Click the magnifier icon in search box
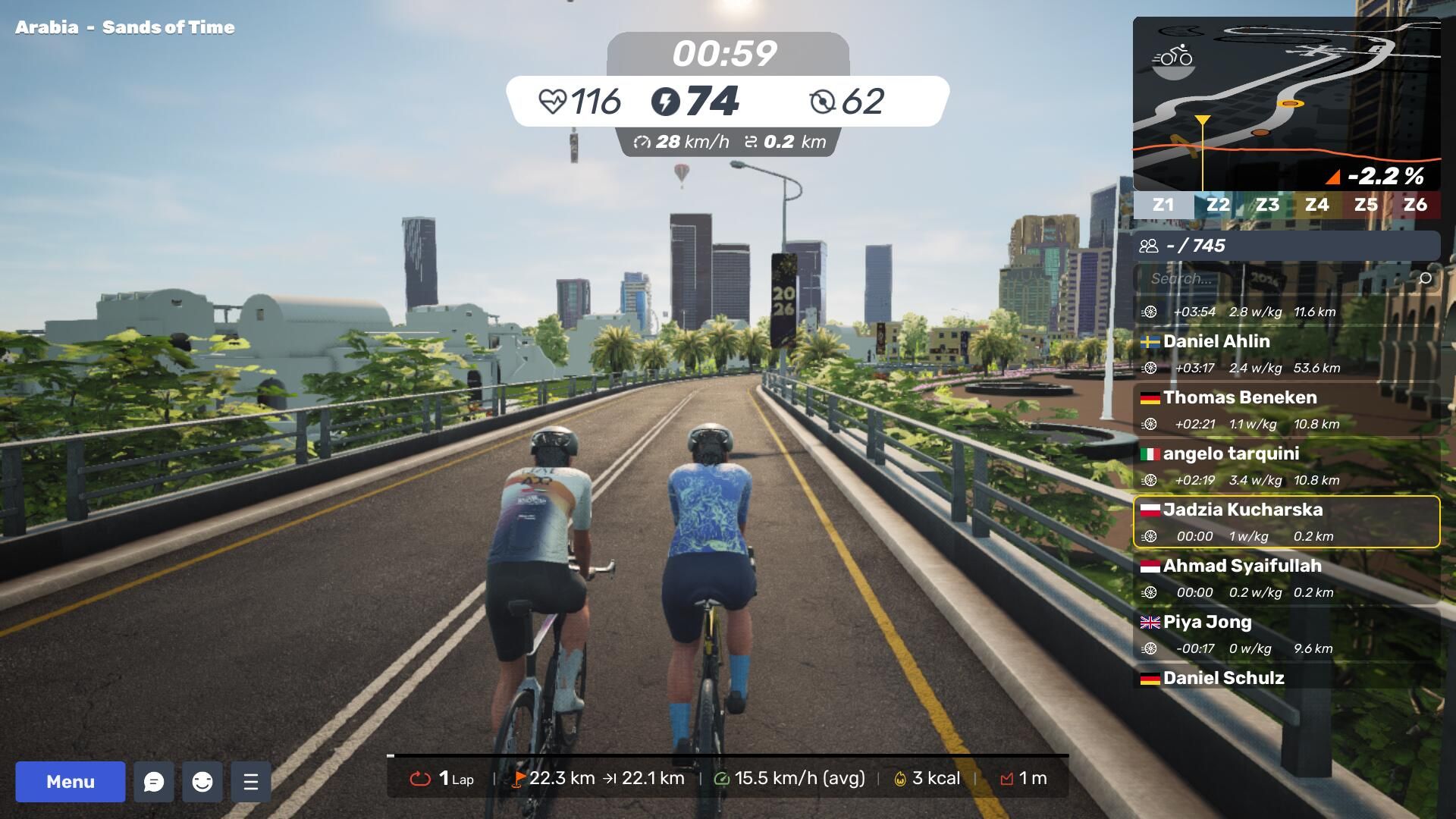1456x819 pixels. pos(1425,278)
